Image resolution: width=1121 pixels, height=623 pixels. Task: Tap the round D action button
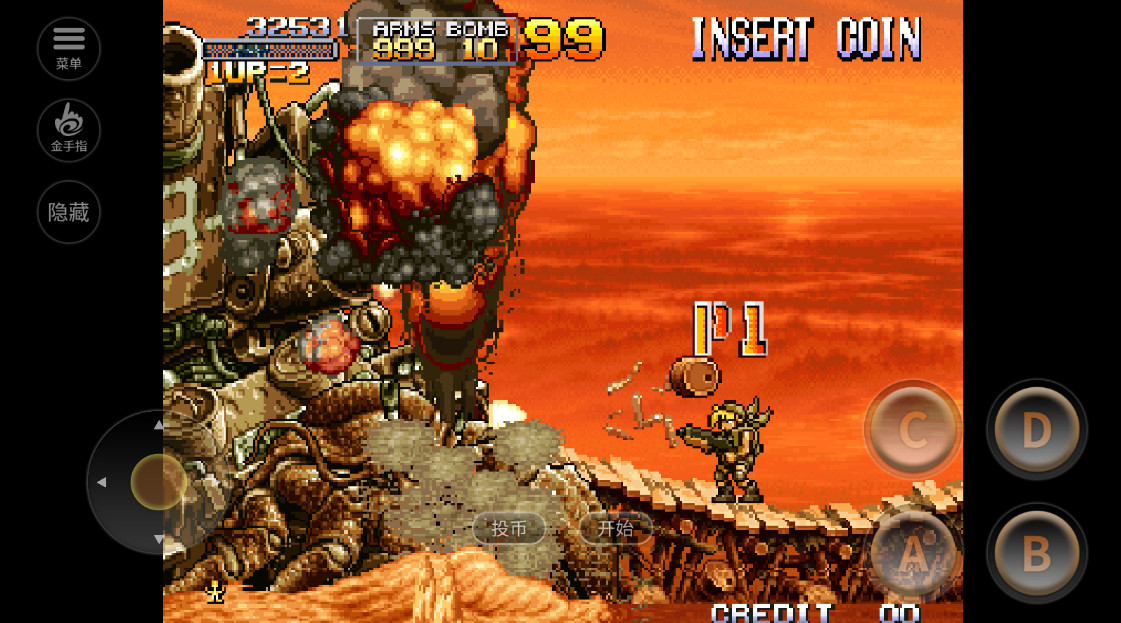[1036, 430]
